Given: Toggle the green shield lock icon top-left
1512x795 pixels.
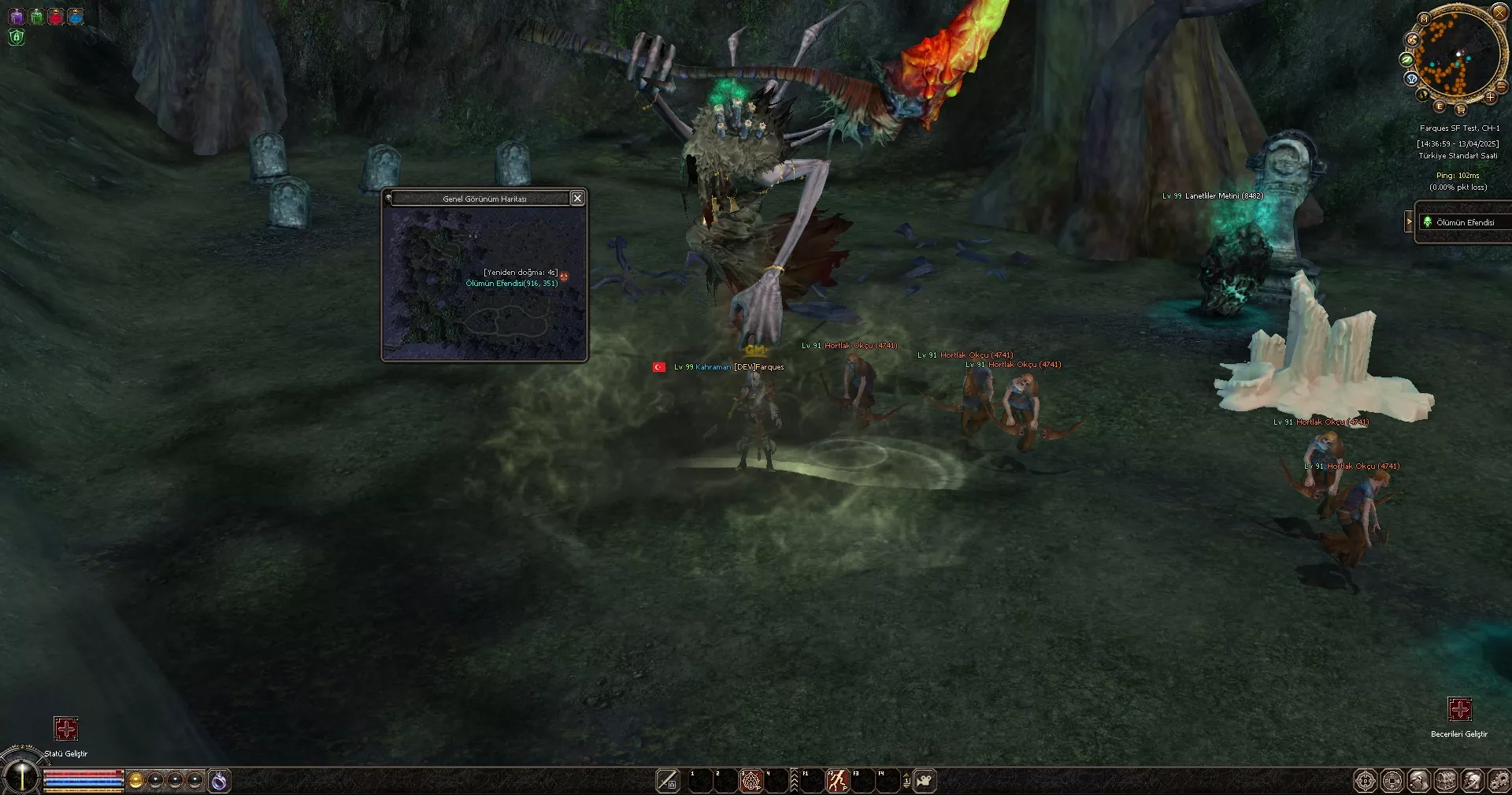Looking at the screenshot, I should [x=16, y=38].
